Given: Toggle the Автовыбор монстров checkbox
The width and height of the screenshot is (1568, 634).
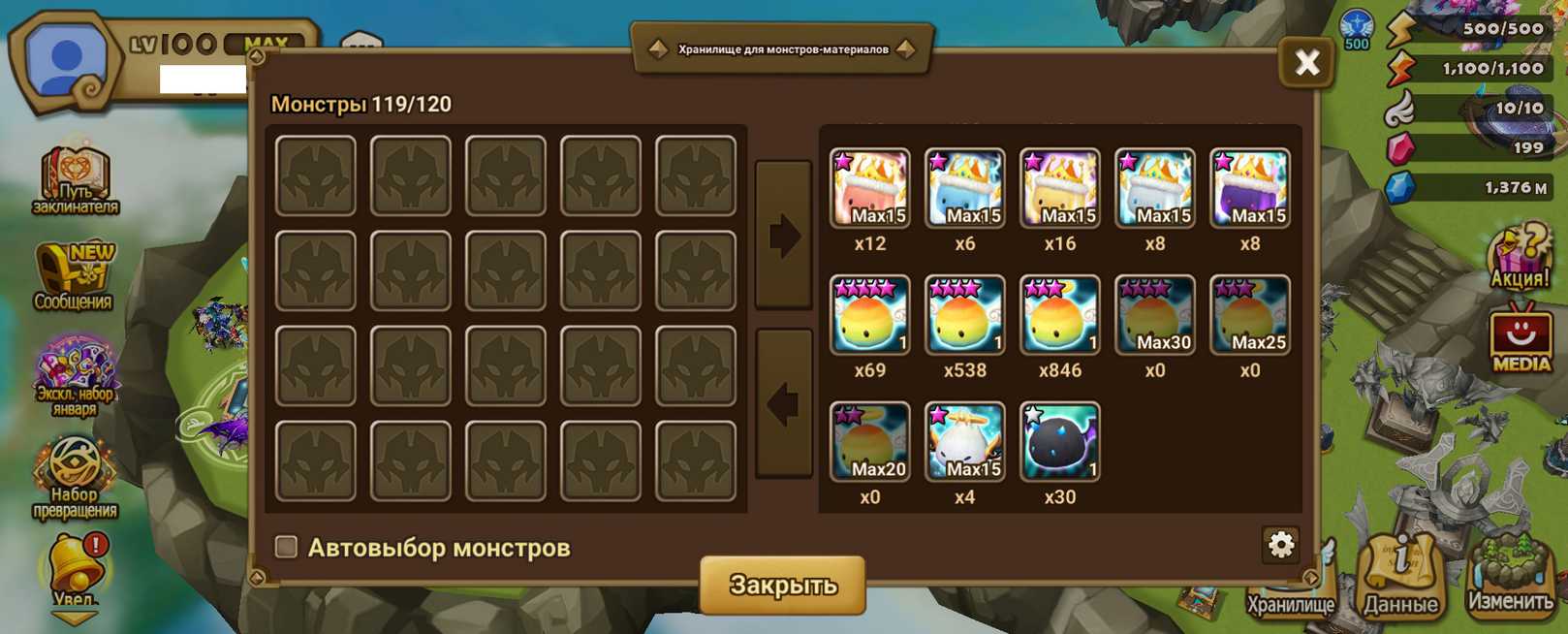Looking at the screenshot, I should 287,547.
